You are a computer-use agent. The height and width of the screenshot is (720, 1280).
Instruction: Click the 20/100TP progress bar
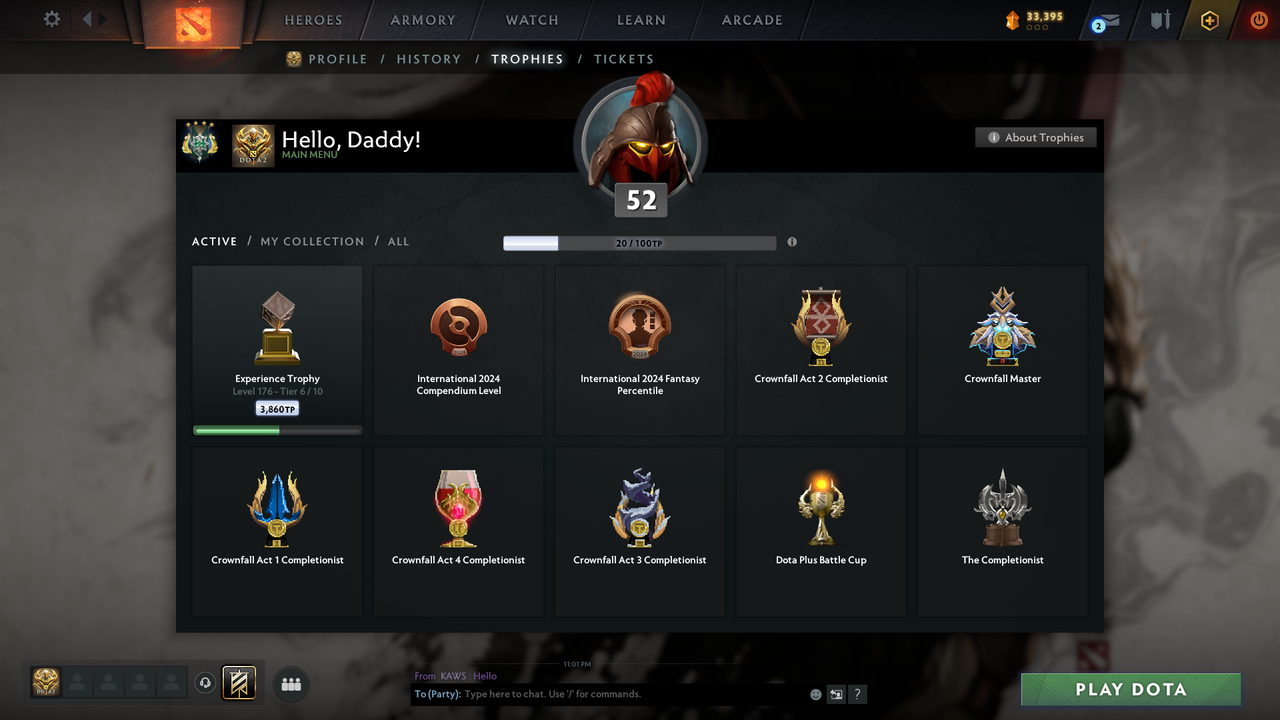(x=640, y=242)
